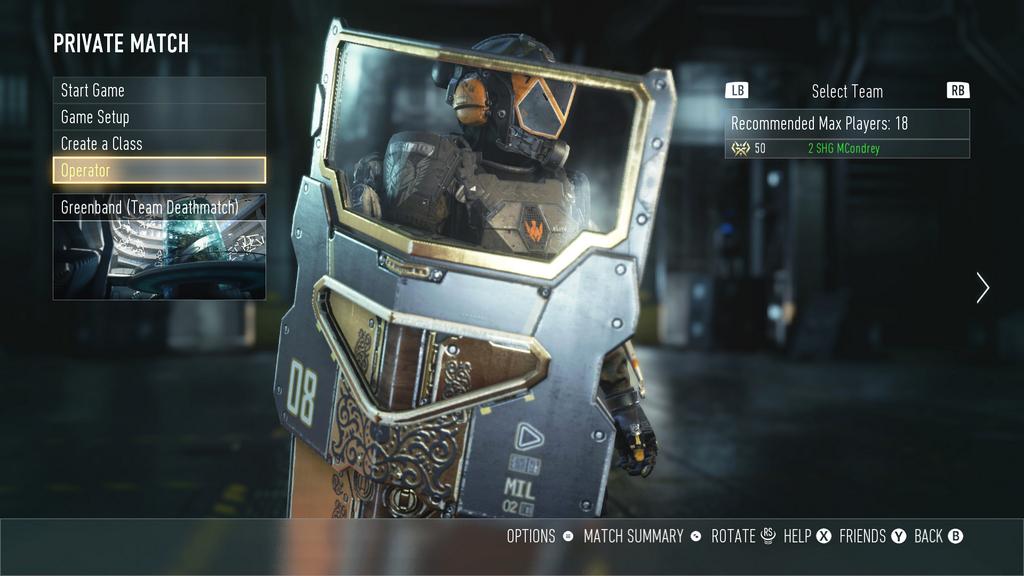Open the Operator menu entry
The width and height of the screenshot is (1024, 576).
(x=159, y=170)
